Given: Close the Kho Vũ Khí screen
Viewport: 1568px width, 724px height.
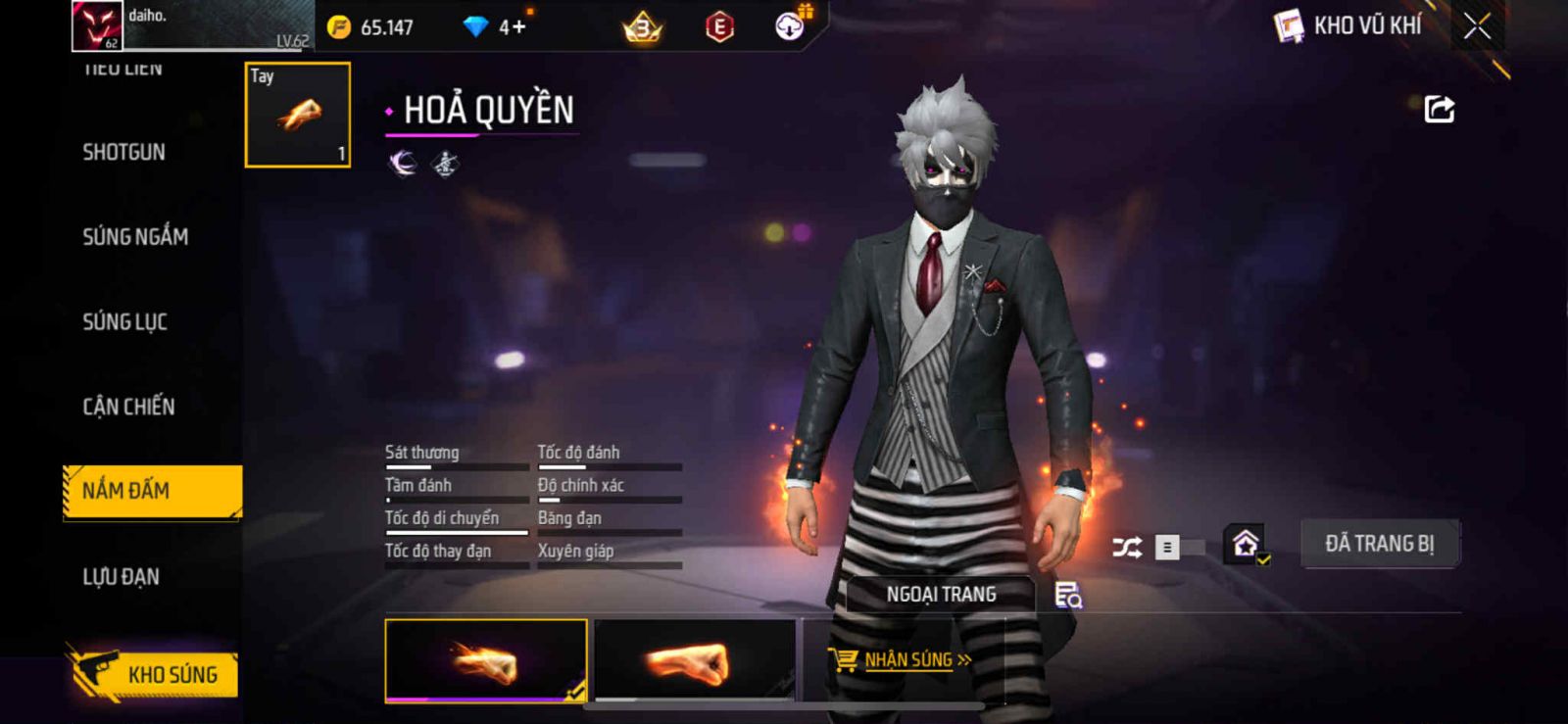Looking at the screenshot, I should (x=1477, y=26).
